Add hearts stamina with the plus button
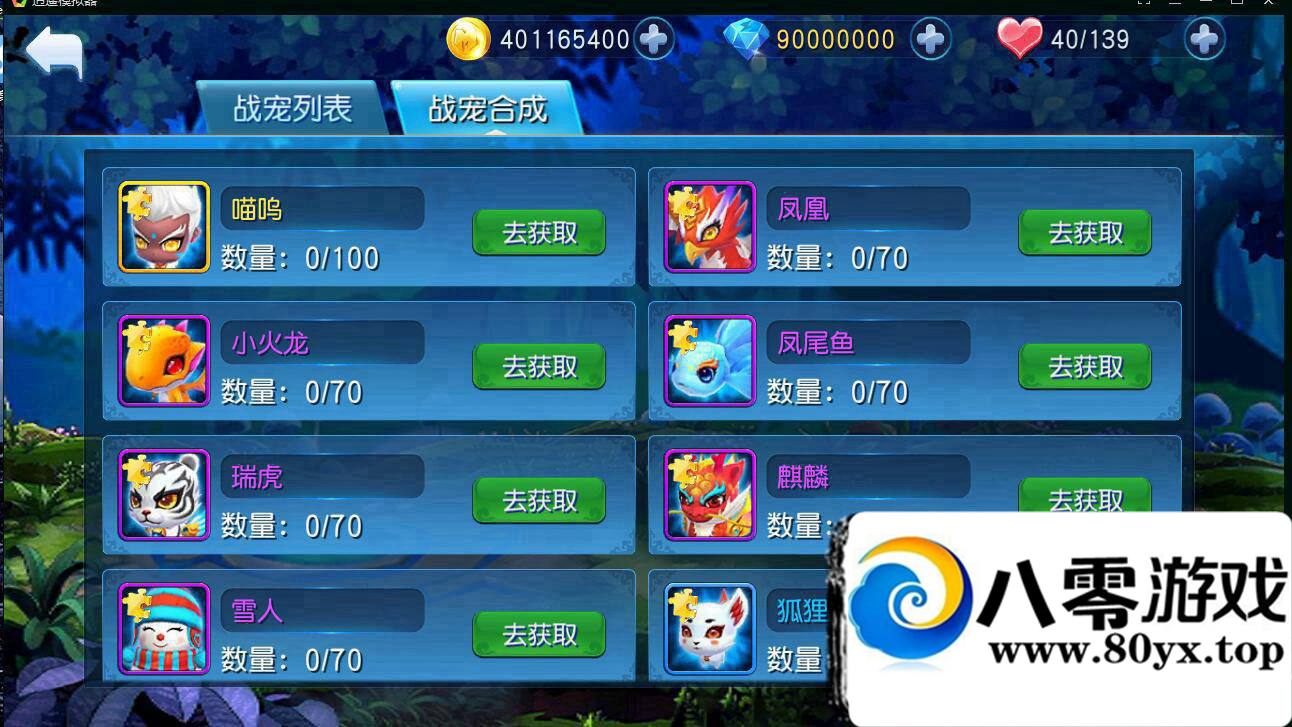The width and height of the screenshot is (1292, 727). pyautogui.click(x=1204, y=40)
